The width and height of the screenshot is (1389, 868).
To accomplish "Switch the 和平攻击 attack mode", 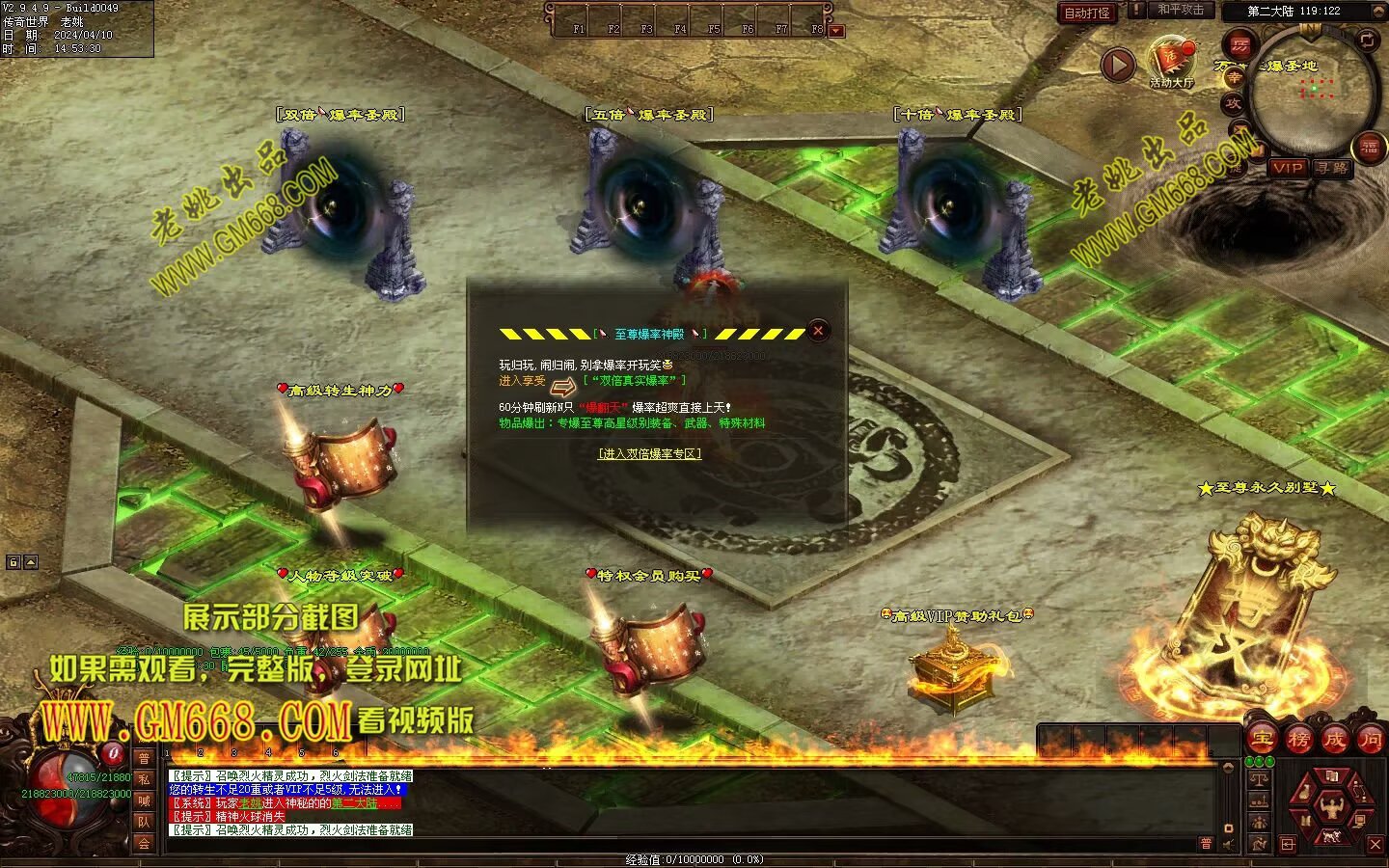I will [x=1181, y=10].
